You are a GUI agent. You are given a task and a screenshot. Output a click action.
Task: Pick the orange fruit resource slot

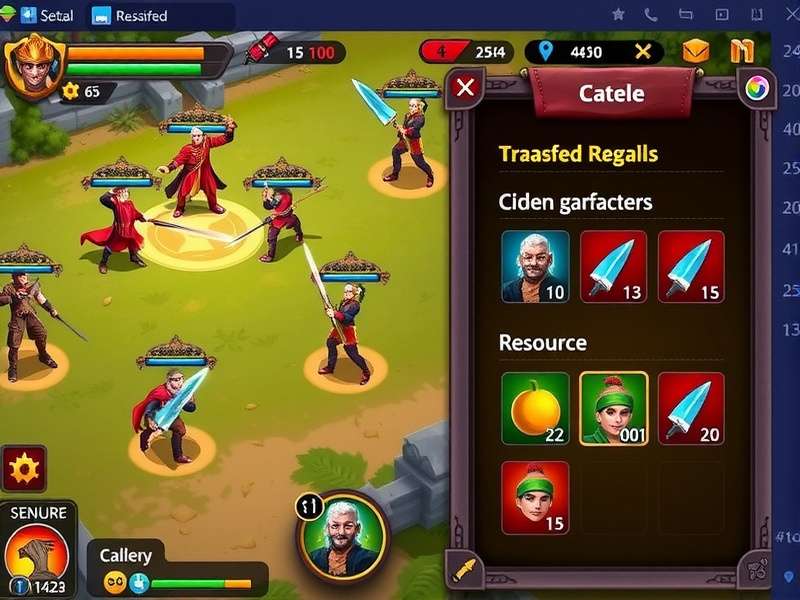pos(535,408)
